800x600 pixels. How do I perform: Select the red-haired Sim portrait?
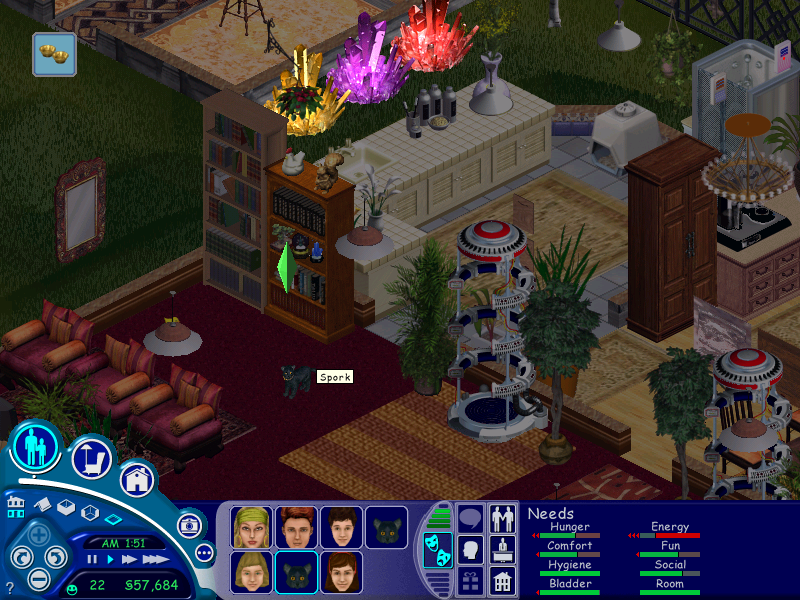point(295,526)
